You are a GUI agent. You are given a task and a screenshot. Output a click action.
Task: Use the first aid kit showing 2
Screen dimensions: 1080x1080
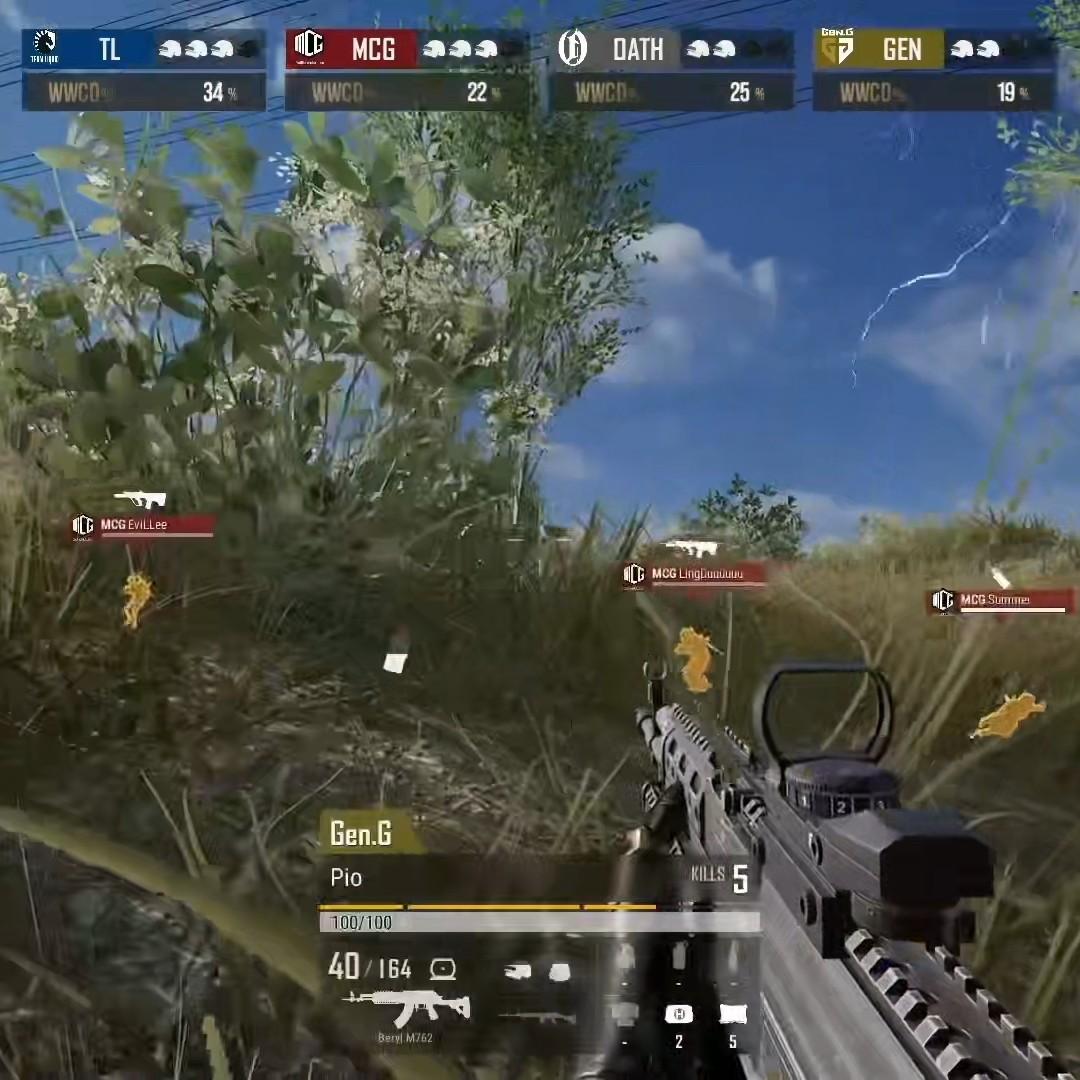[679, 1015]
